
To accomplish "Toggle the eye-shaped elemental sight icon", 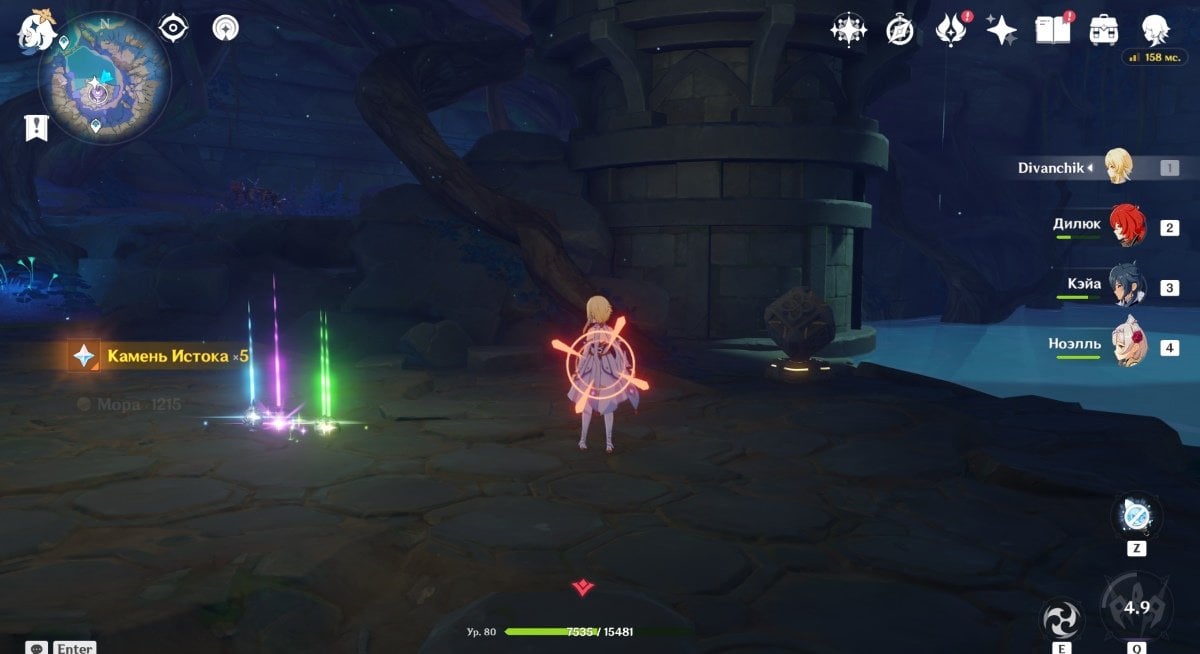I will point(174,28).
